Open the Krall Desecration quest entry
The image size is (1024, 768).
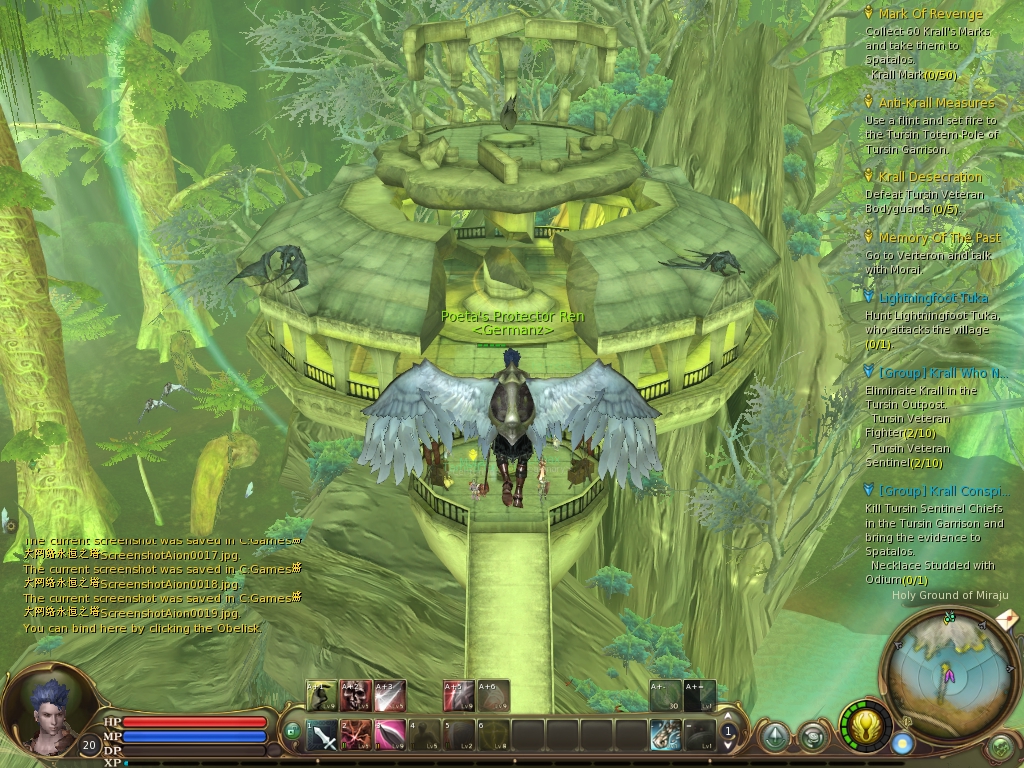click(930, 177)
